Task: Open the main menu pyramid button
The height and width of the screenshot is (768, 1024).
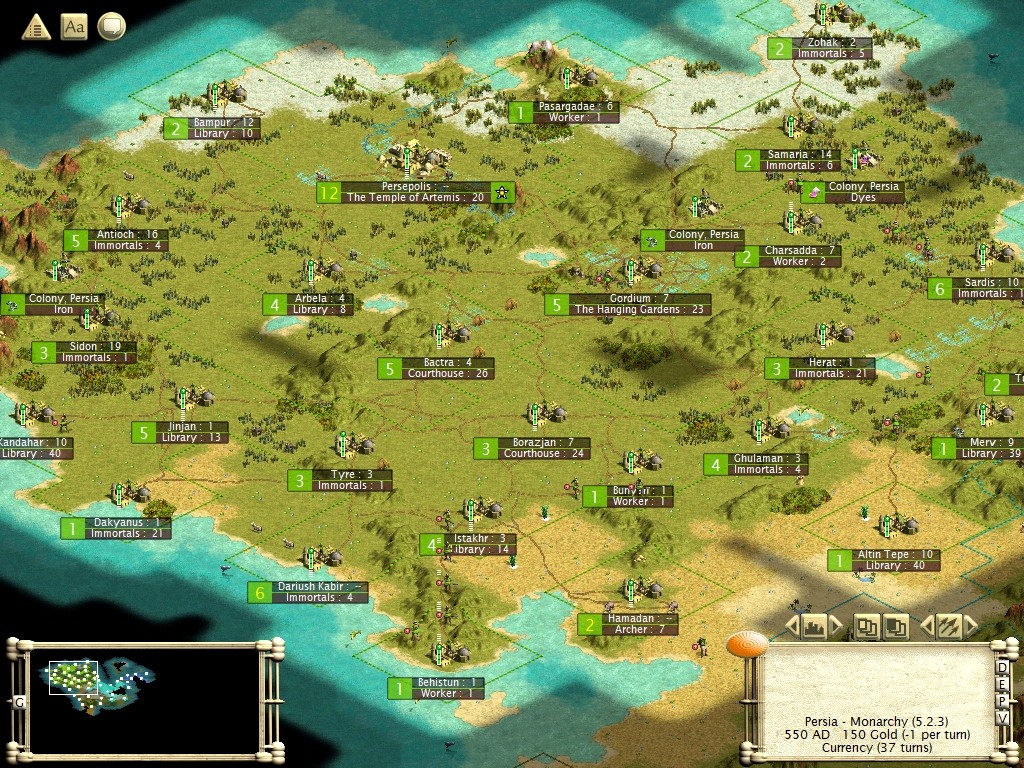Action: tap(36, 27)
